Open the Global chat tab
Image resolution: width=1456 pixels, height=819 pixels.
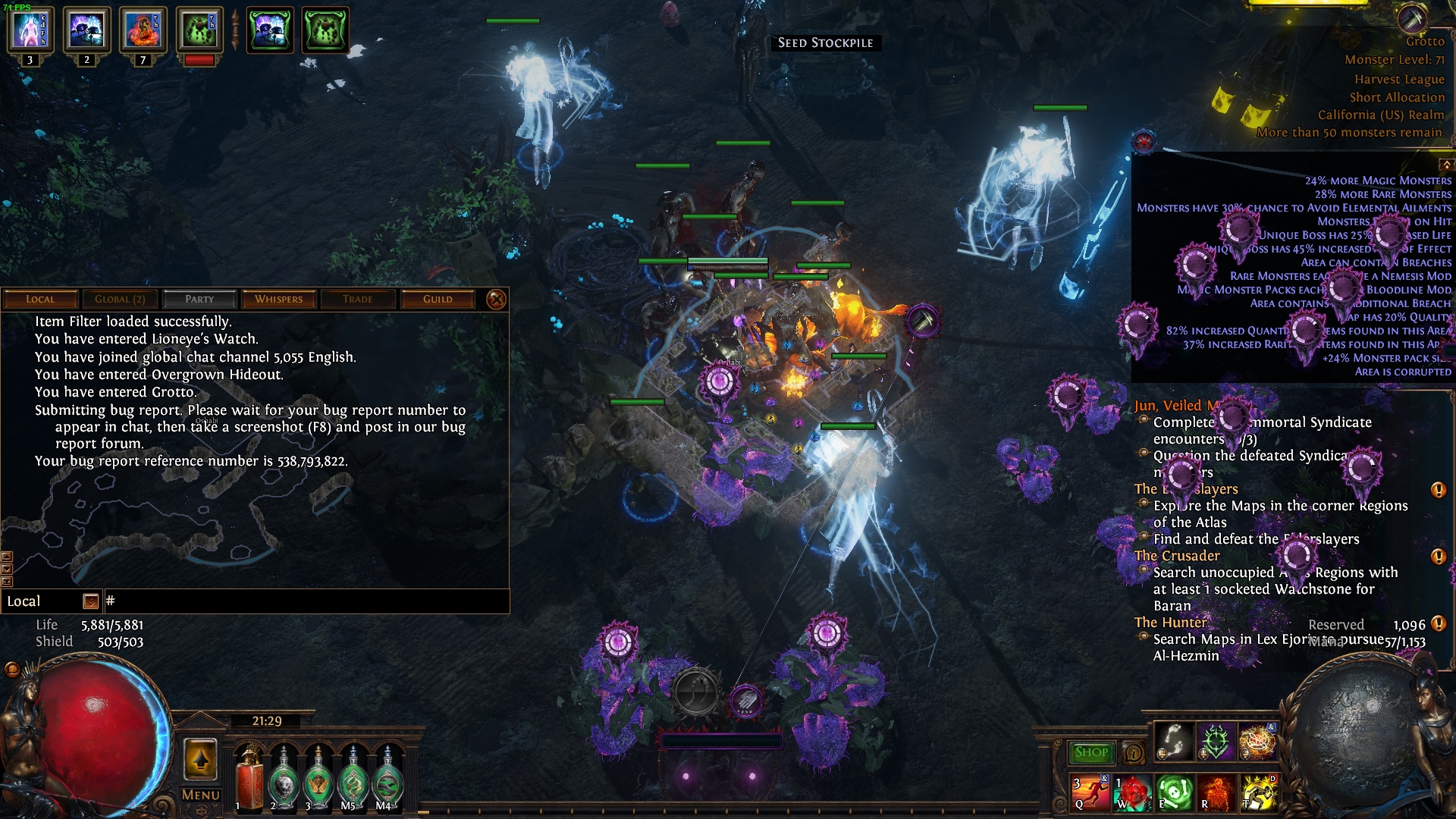click(120, 299)
